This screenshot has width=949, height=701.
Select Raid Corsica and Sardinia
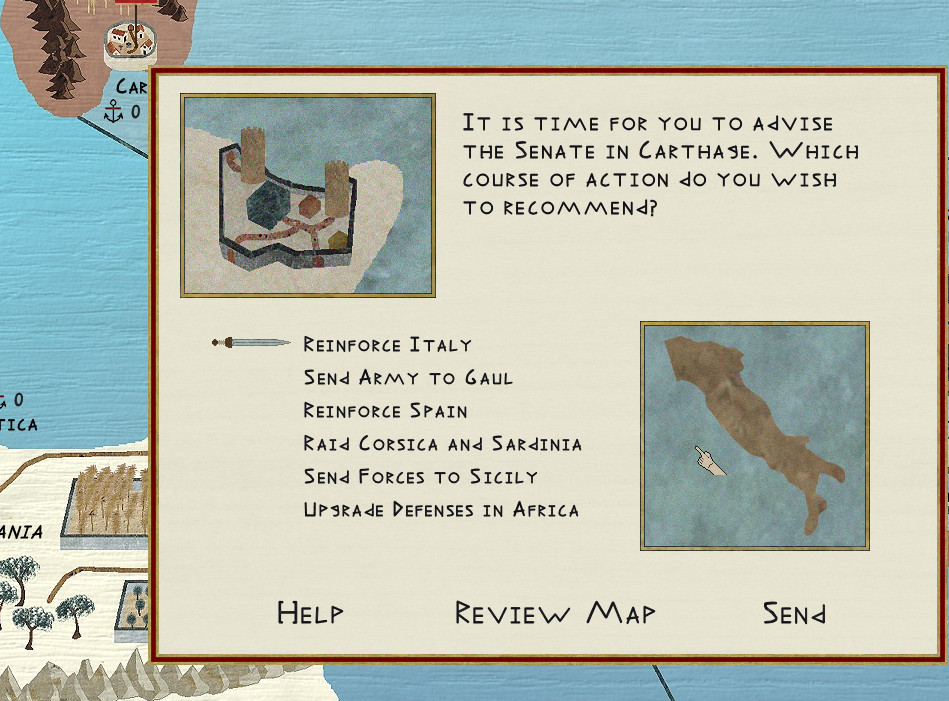pos(442,444)
